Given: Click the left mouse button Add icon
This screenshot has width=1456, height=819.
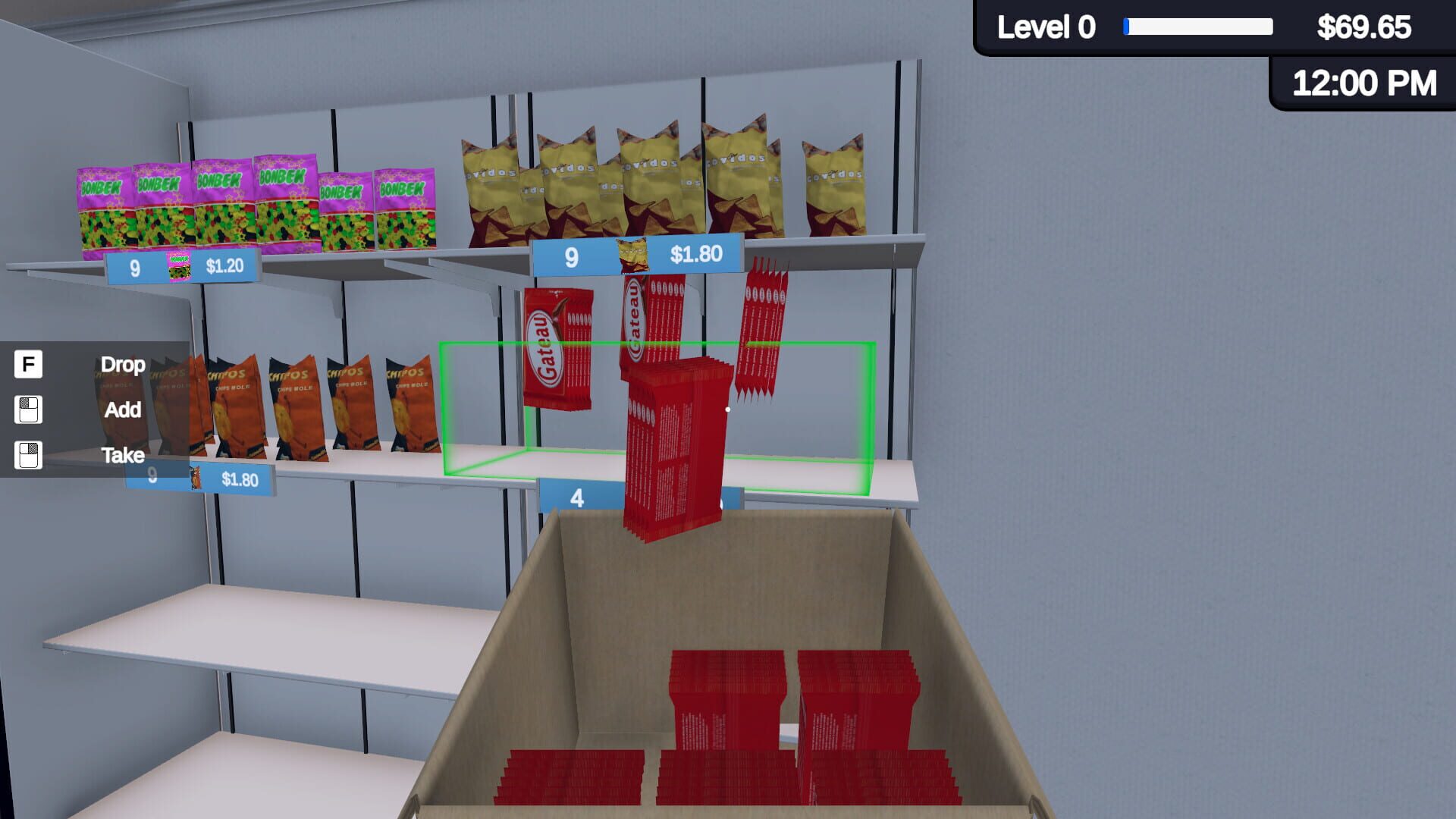Looking at the screenshot, I should point(27,410).
